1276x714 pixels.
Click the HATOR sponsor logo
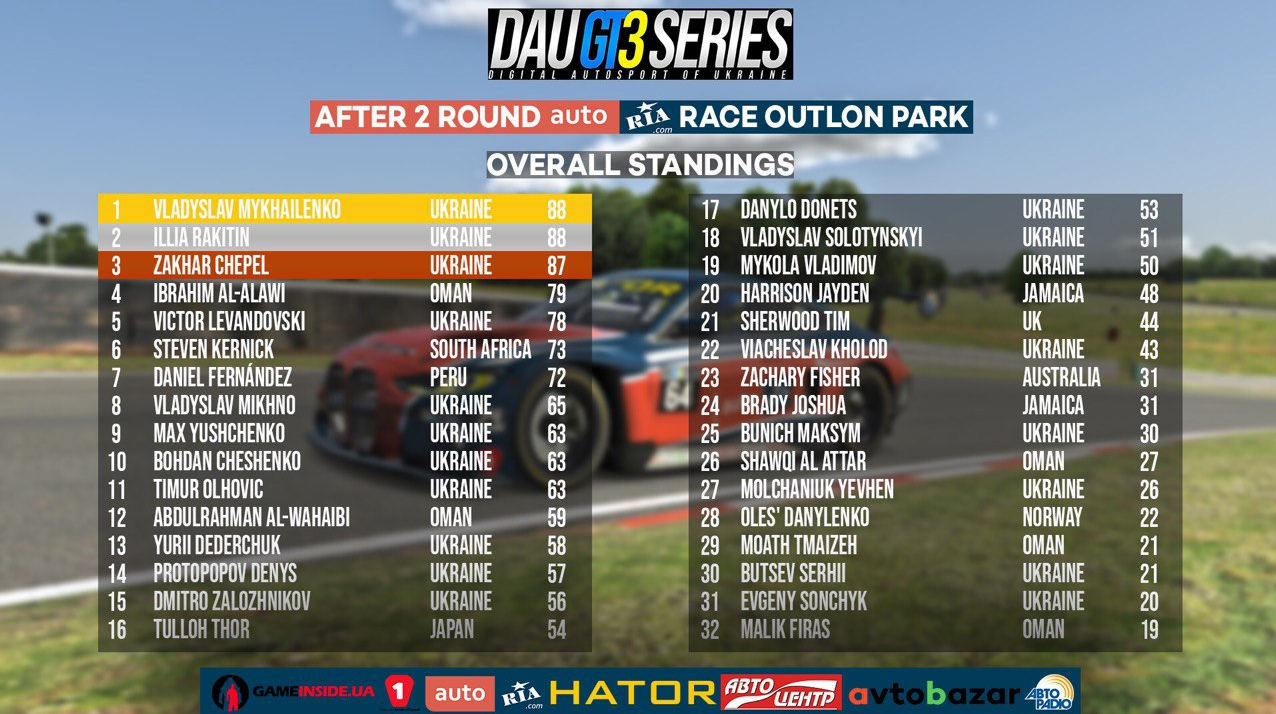[x=632, y=692]
